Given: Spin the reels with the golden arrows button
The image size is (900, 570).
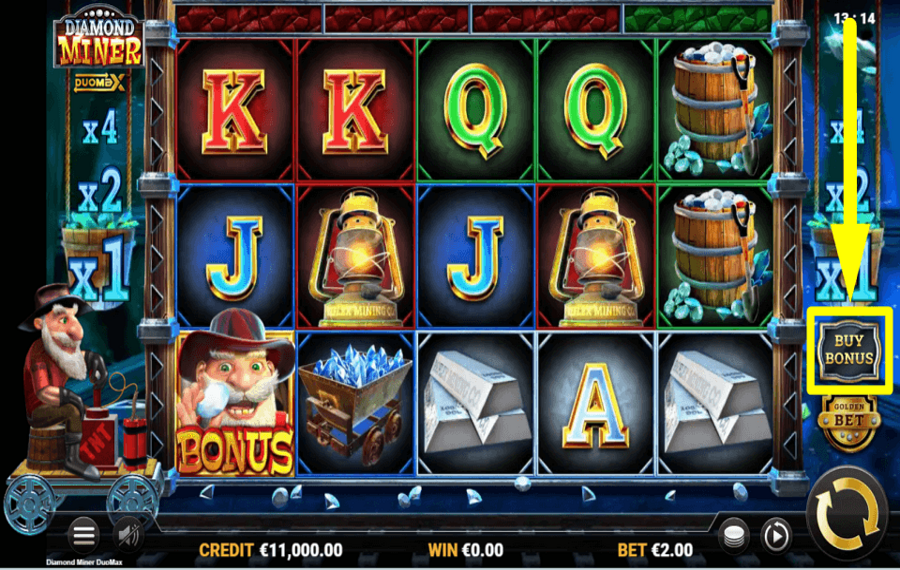Looking at the screenshot, I should 847,516.
